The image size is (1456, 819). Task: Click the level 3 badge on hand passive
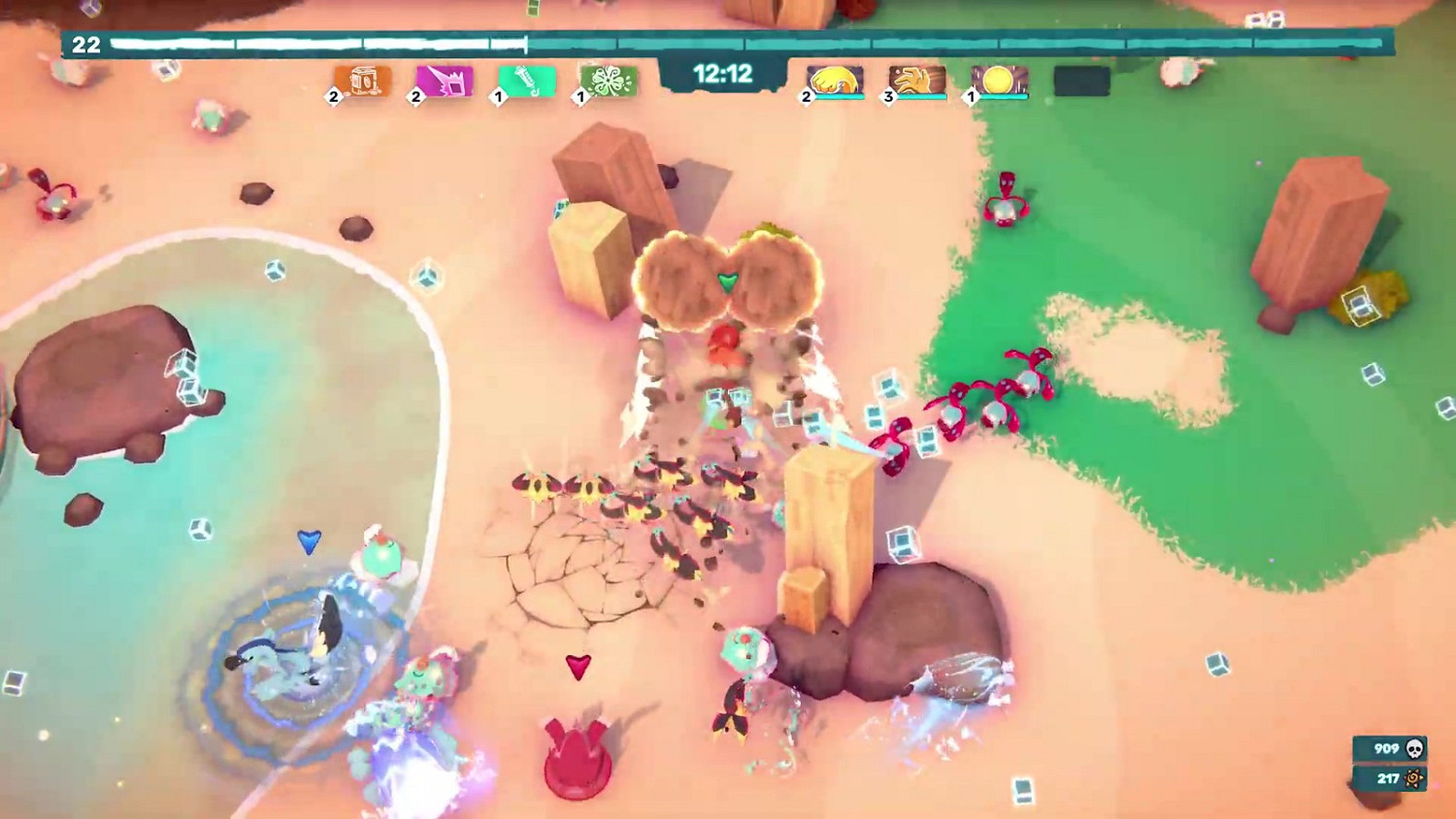tap(888, 96)
